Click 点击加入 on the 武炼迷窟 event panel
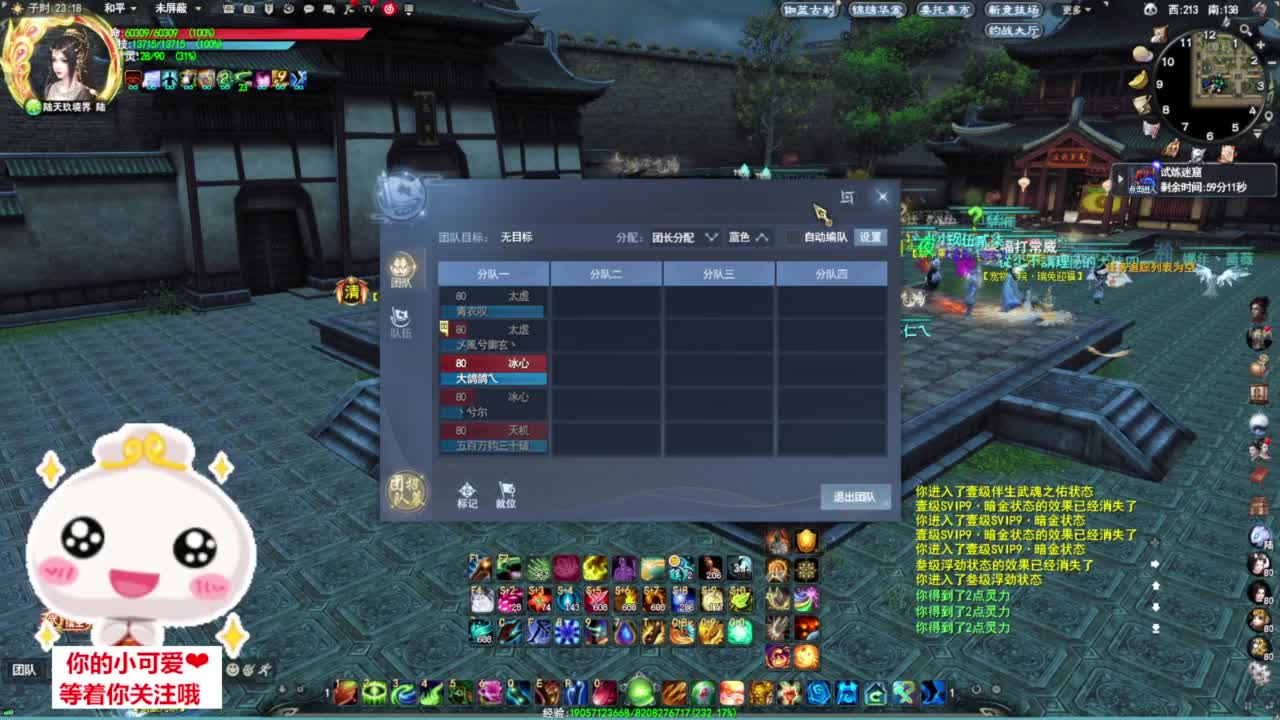This screenshot has width=1280, height=720. (1144, 186)
